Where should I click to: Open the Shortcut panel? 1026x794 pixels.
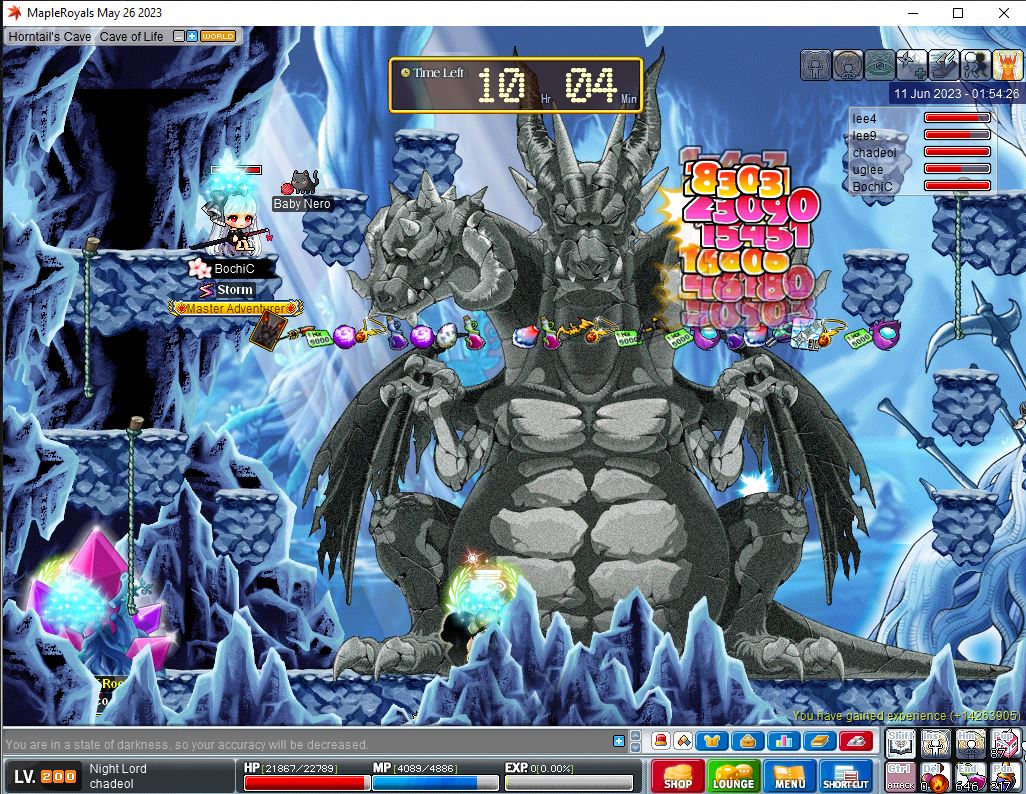tap(846, 777)
